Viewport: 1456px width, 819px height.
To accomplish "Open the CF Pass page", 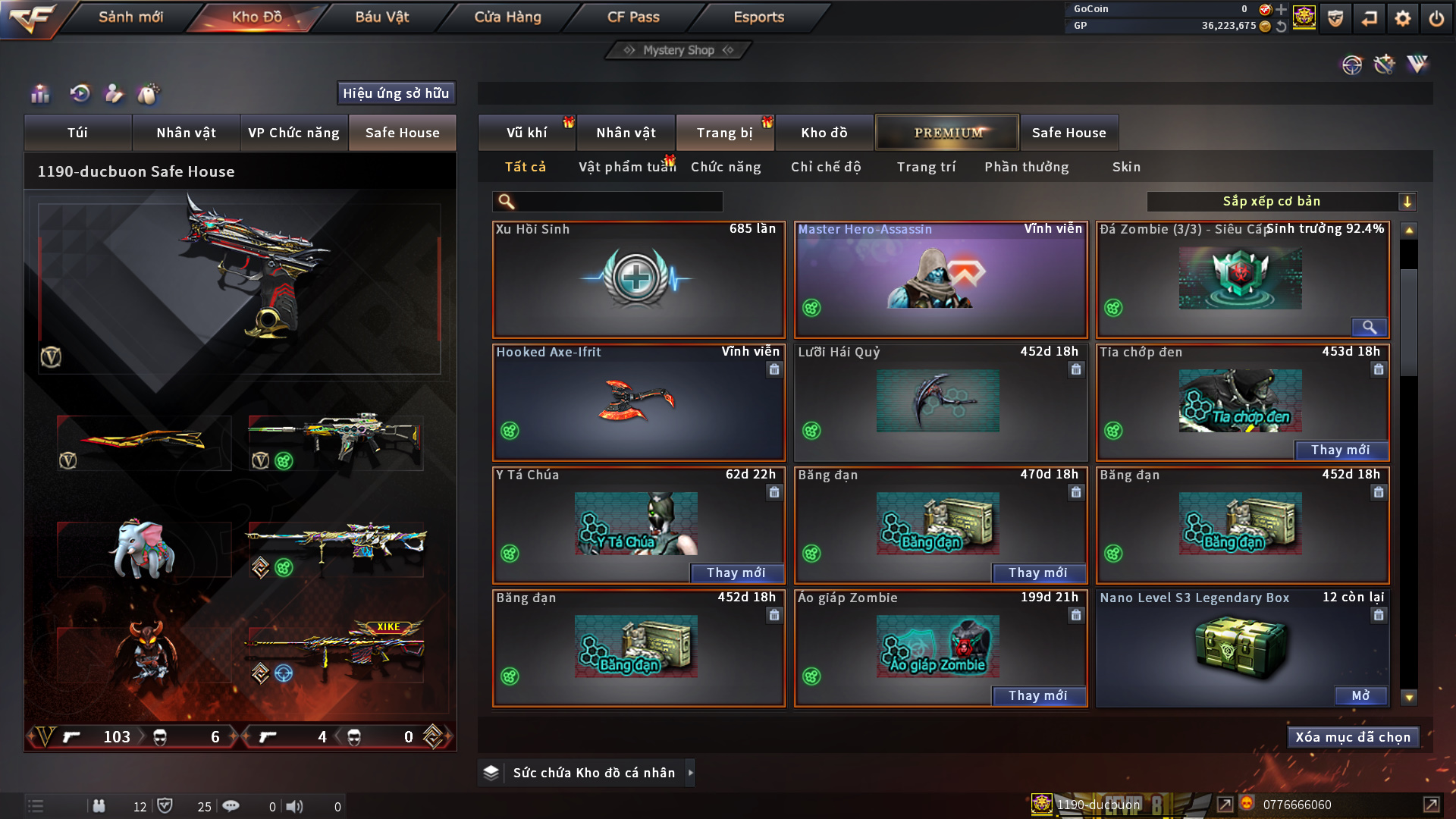I will point(633,17).
